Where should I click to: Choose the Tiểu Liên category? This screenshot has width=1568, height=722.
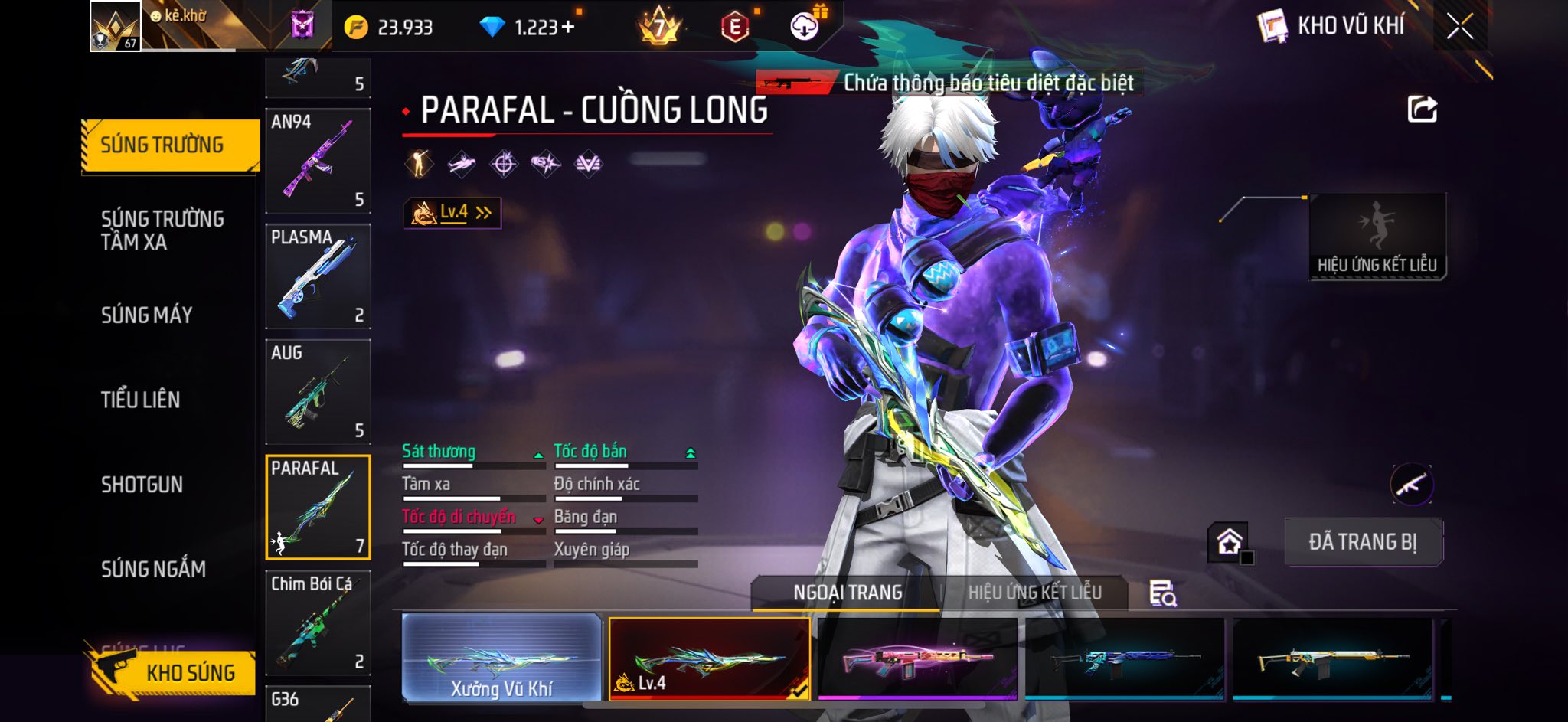click(141, 400)
